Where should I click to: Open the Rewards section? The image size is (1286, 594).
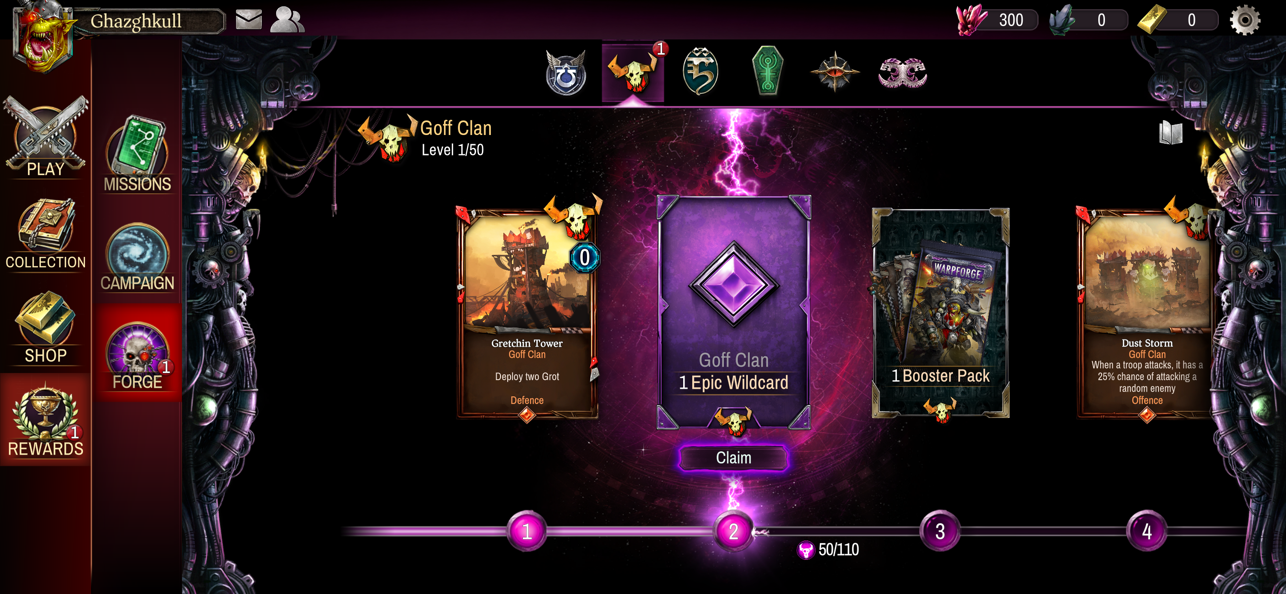point(45,423)
